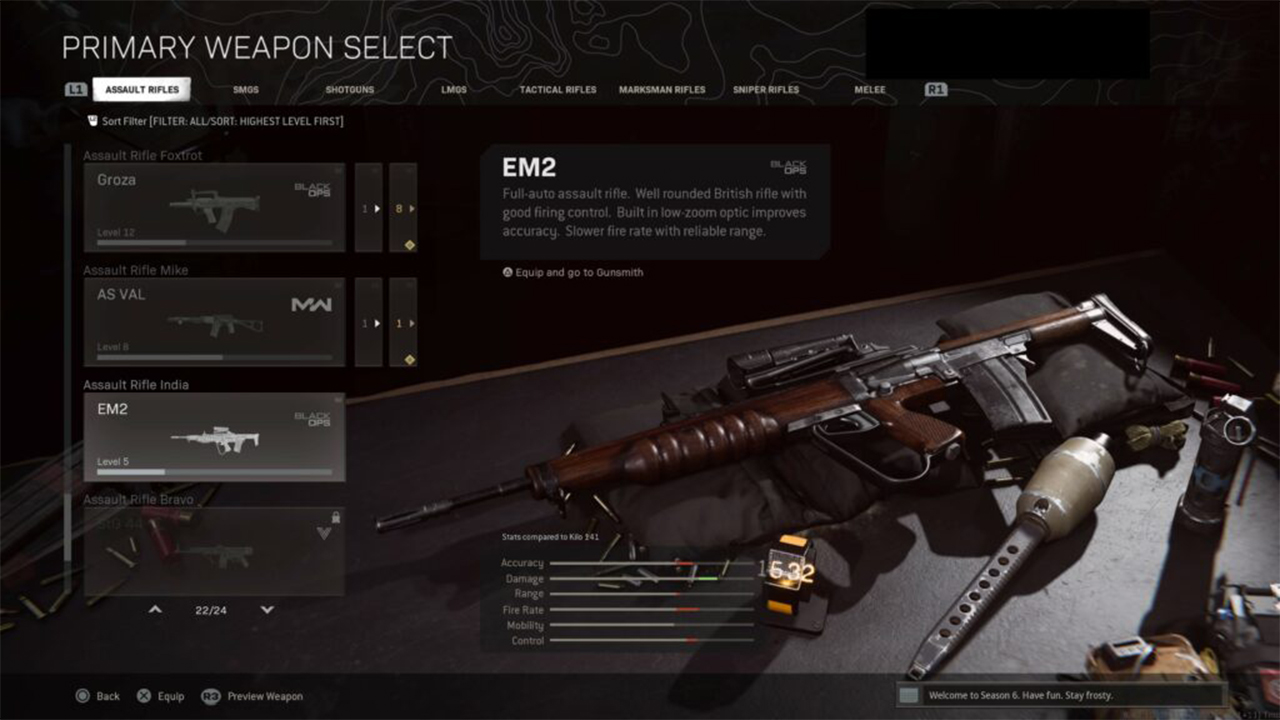This screenshot has height=720, width=1280.
Task: Open the Welcome to Season 6 notification
Action: [1060, 695]
